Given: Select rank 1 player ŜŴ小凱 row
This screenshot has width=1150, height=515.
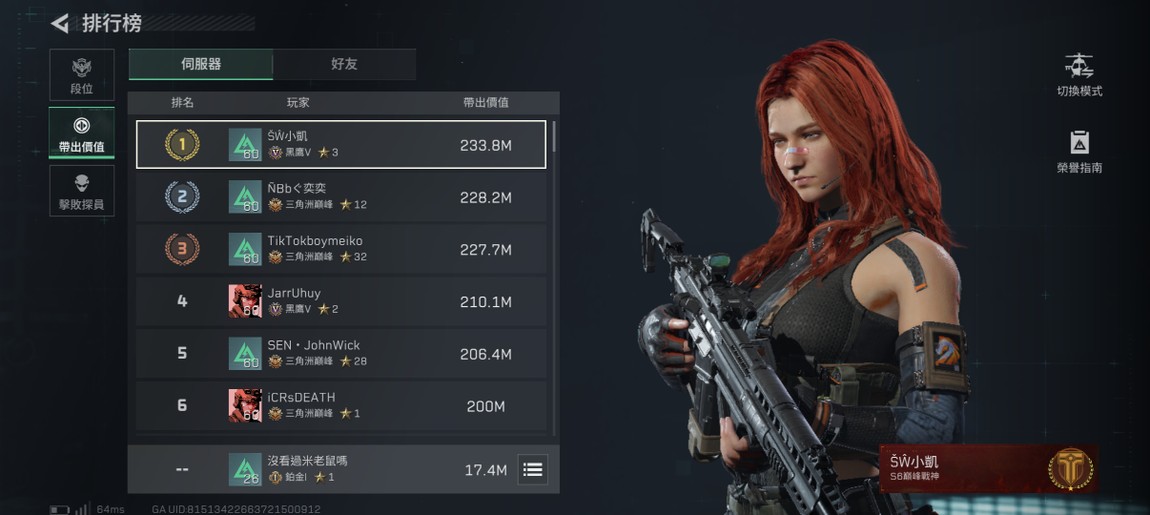Looking at the screenshot, I should coord(341,145).
